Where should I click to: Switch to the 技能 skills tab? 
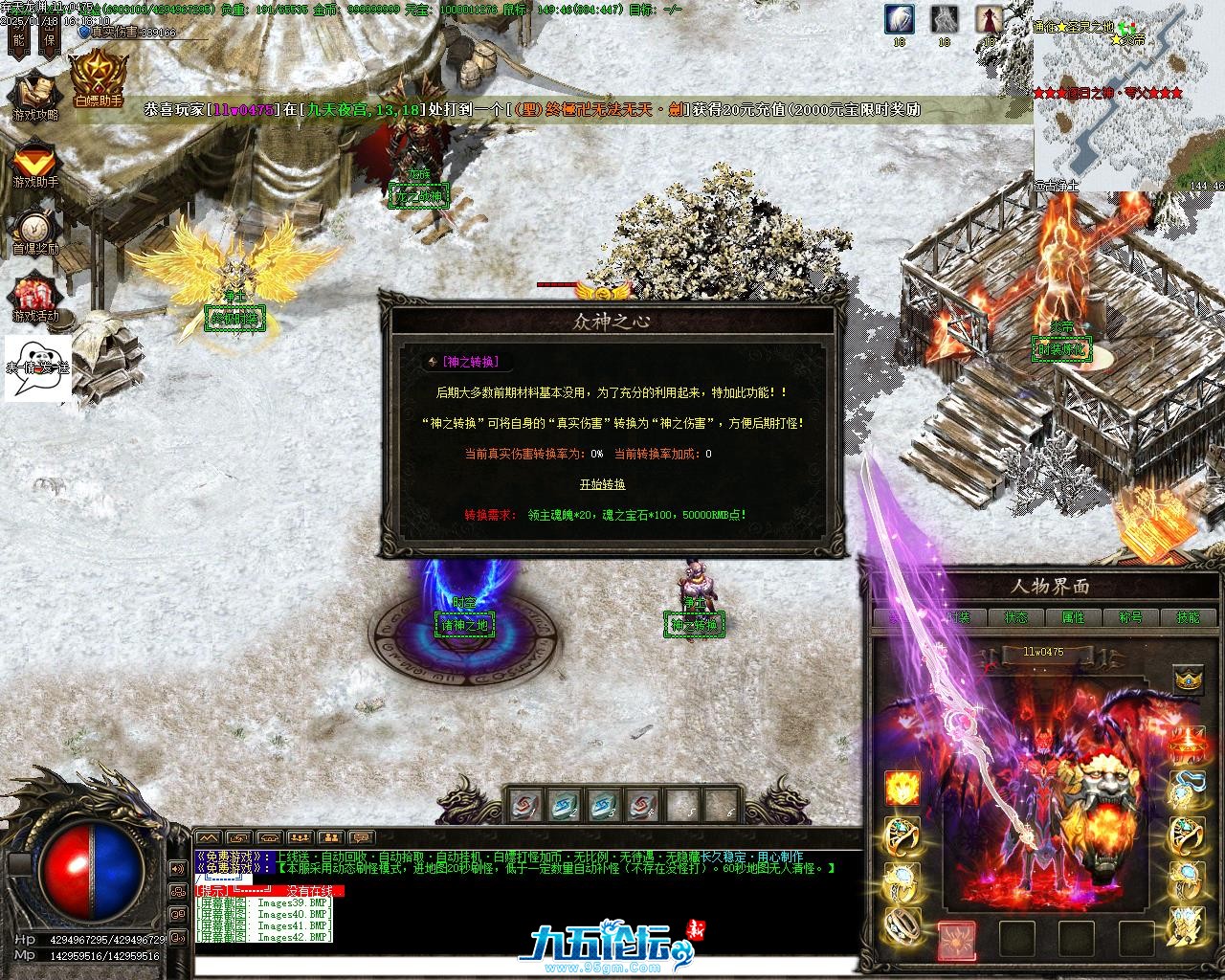click(x=1187, y=617)
